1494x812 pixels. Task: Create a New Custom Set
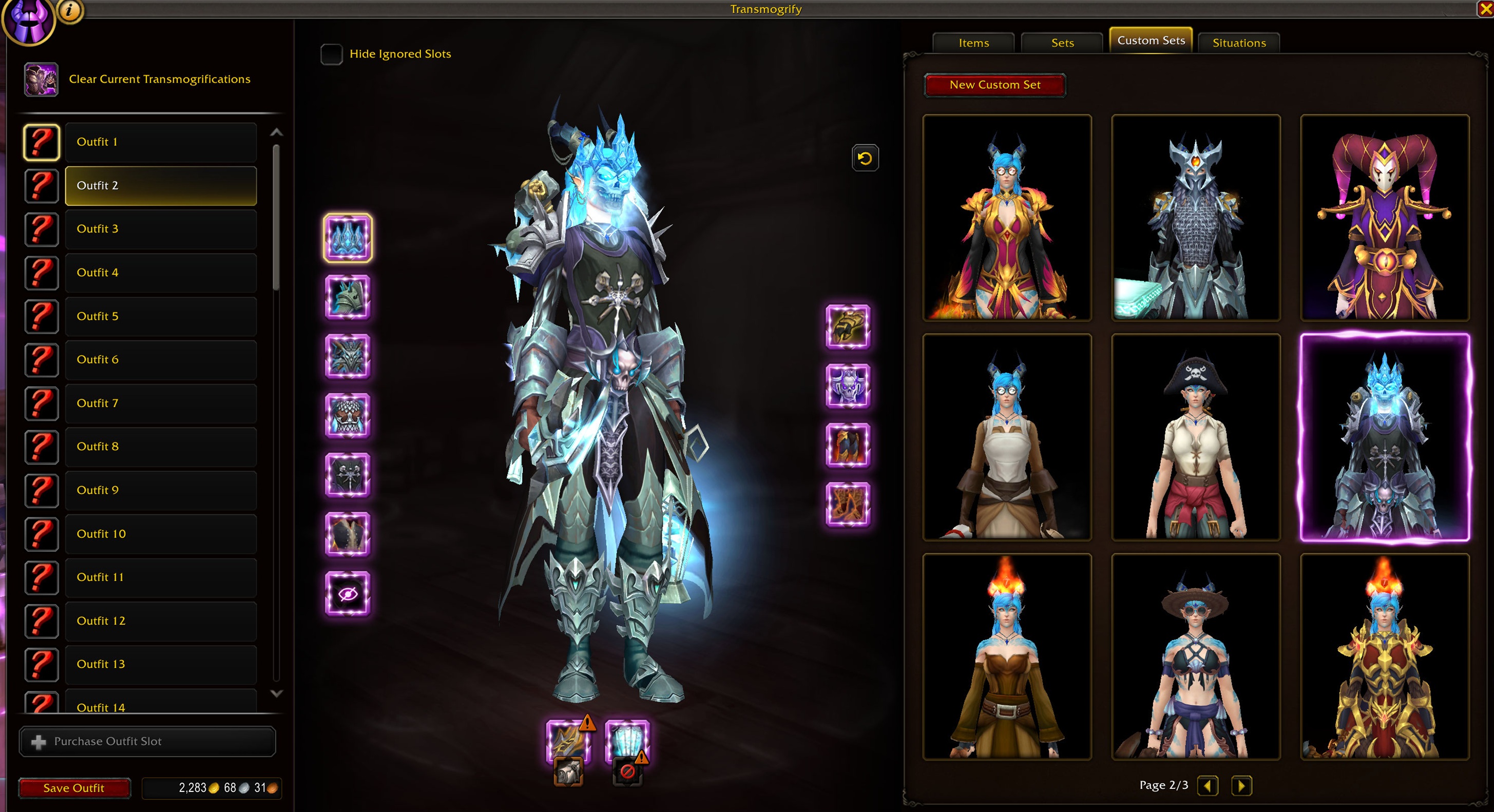994,85
